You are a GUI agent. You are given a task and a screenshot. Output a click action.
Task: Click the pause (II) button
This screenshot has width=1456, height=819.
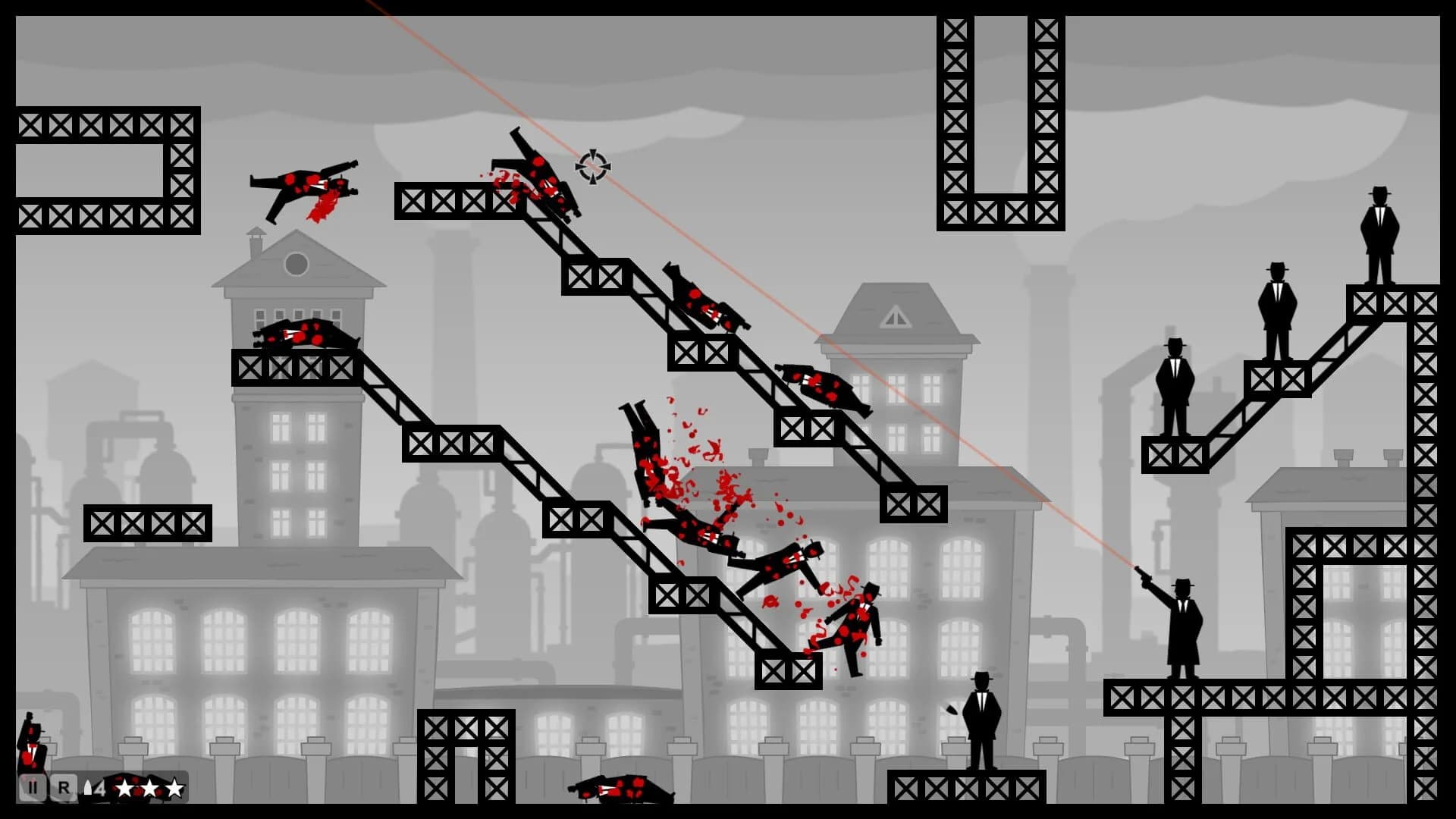pyautogui.click(x=33, y=787)
